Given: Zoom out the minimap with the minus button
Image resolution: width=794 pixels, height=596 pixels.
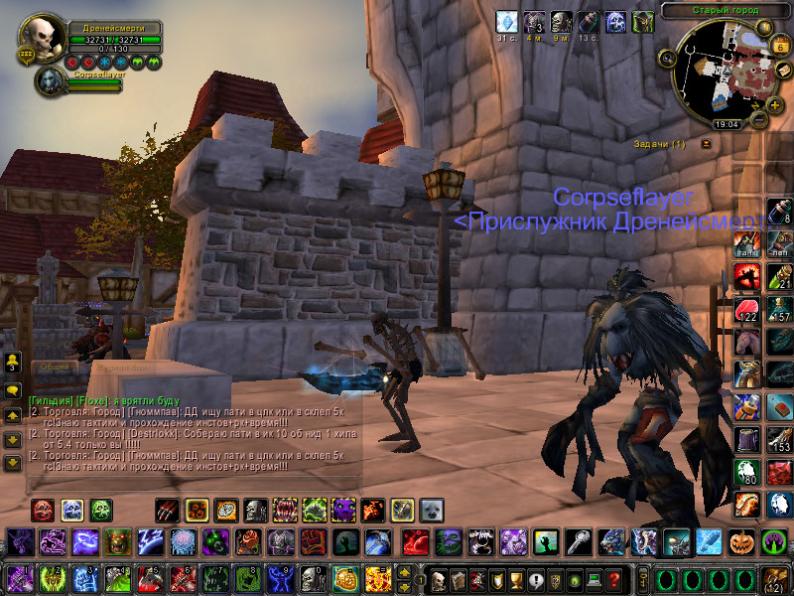Looking at the screenshot, I should [x=760, y=121].
